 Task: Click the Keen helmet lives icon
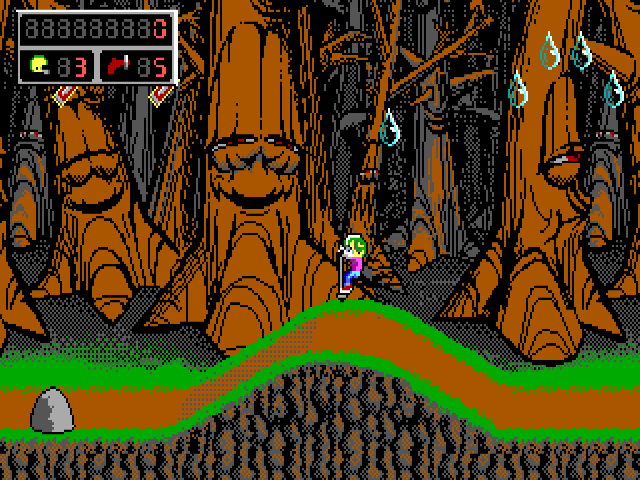click(x=39, y=66)
